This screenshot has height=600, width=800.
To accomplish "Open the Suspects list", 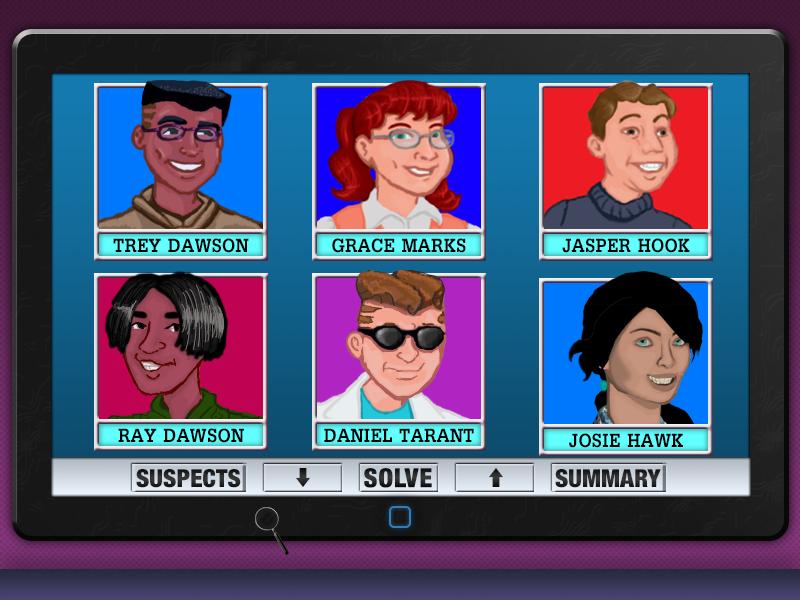I will (x=189, y=478).
